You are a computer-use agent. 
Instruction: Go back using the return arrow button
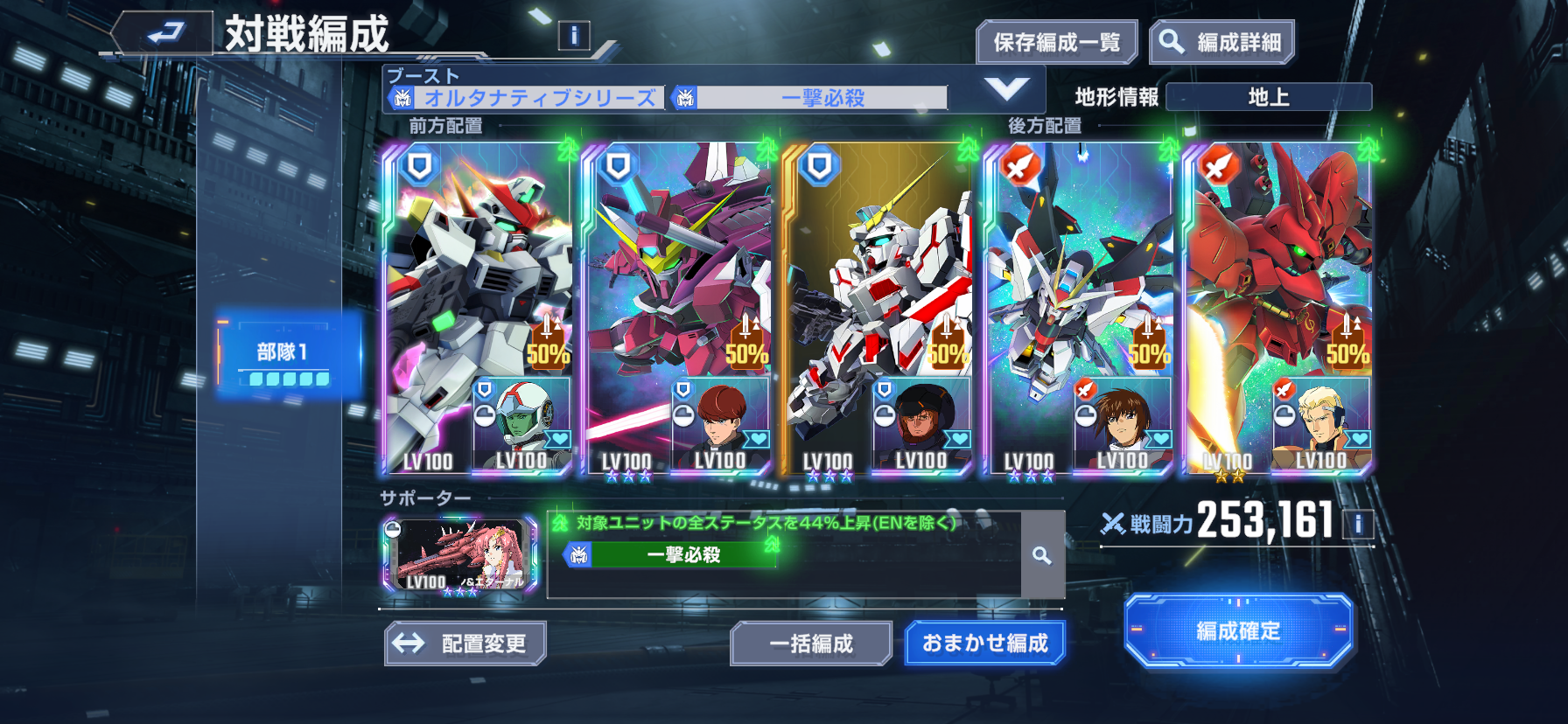[x=164, y=33]
